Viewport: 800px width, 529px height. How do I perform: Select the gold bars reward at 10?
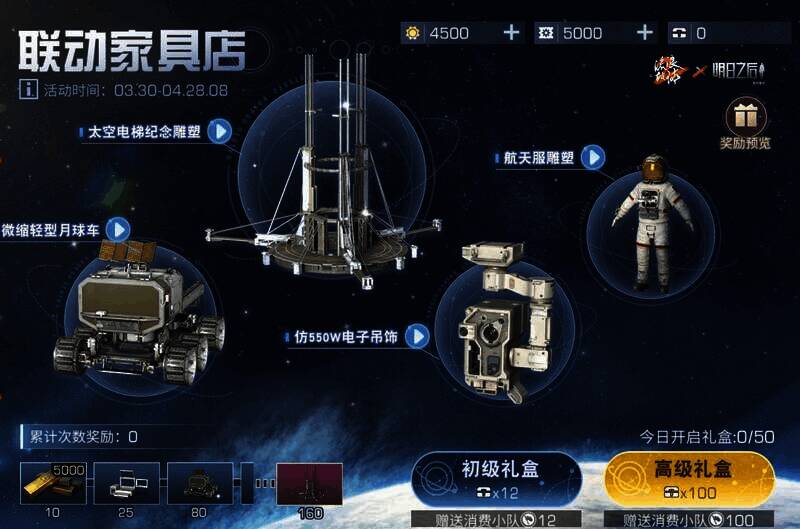point(53,483)
